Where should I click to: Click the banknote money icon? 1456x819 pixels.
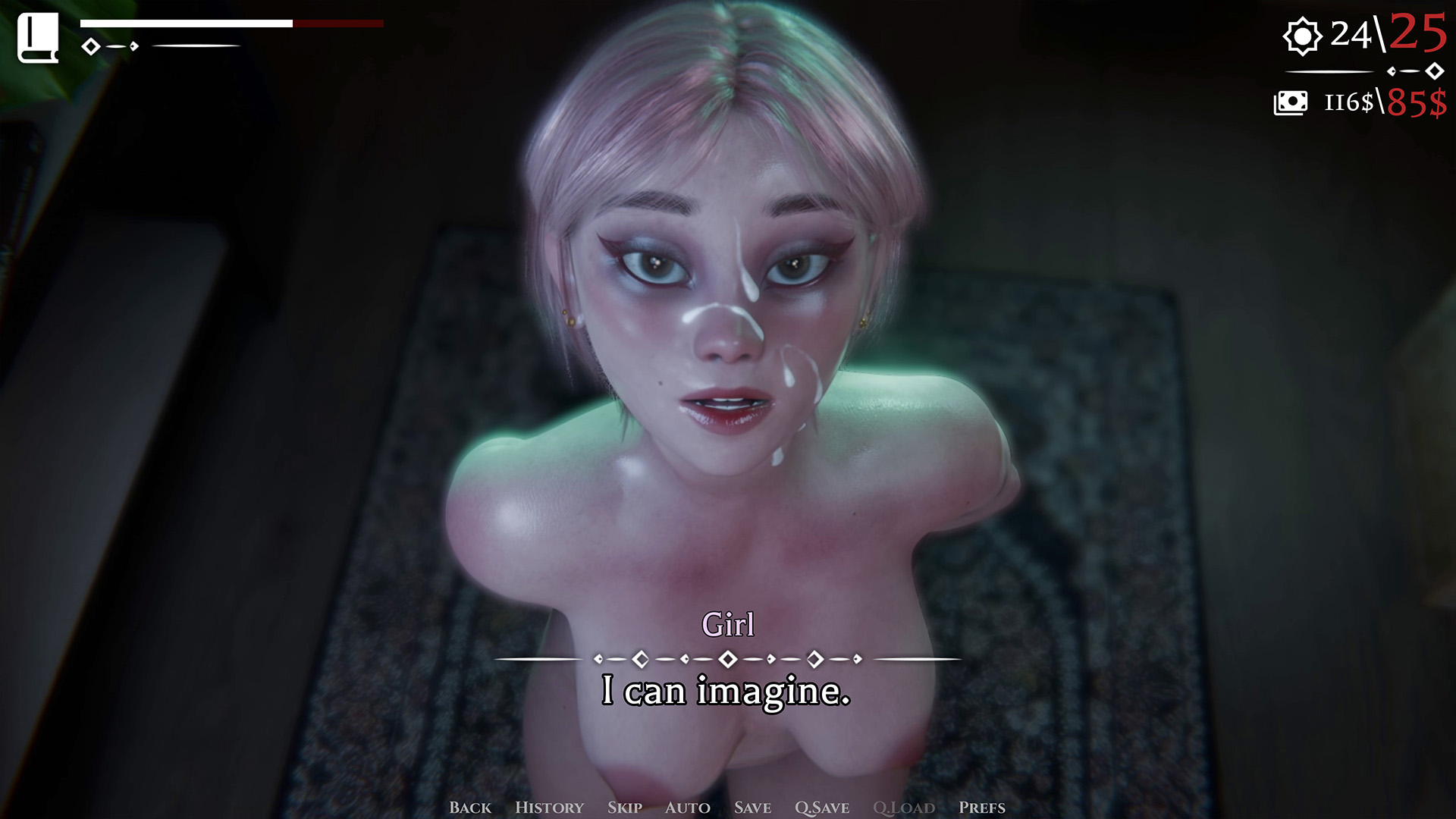point(1291,102)
